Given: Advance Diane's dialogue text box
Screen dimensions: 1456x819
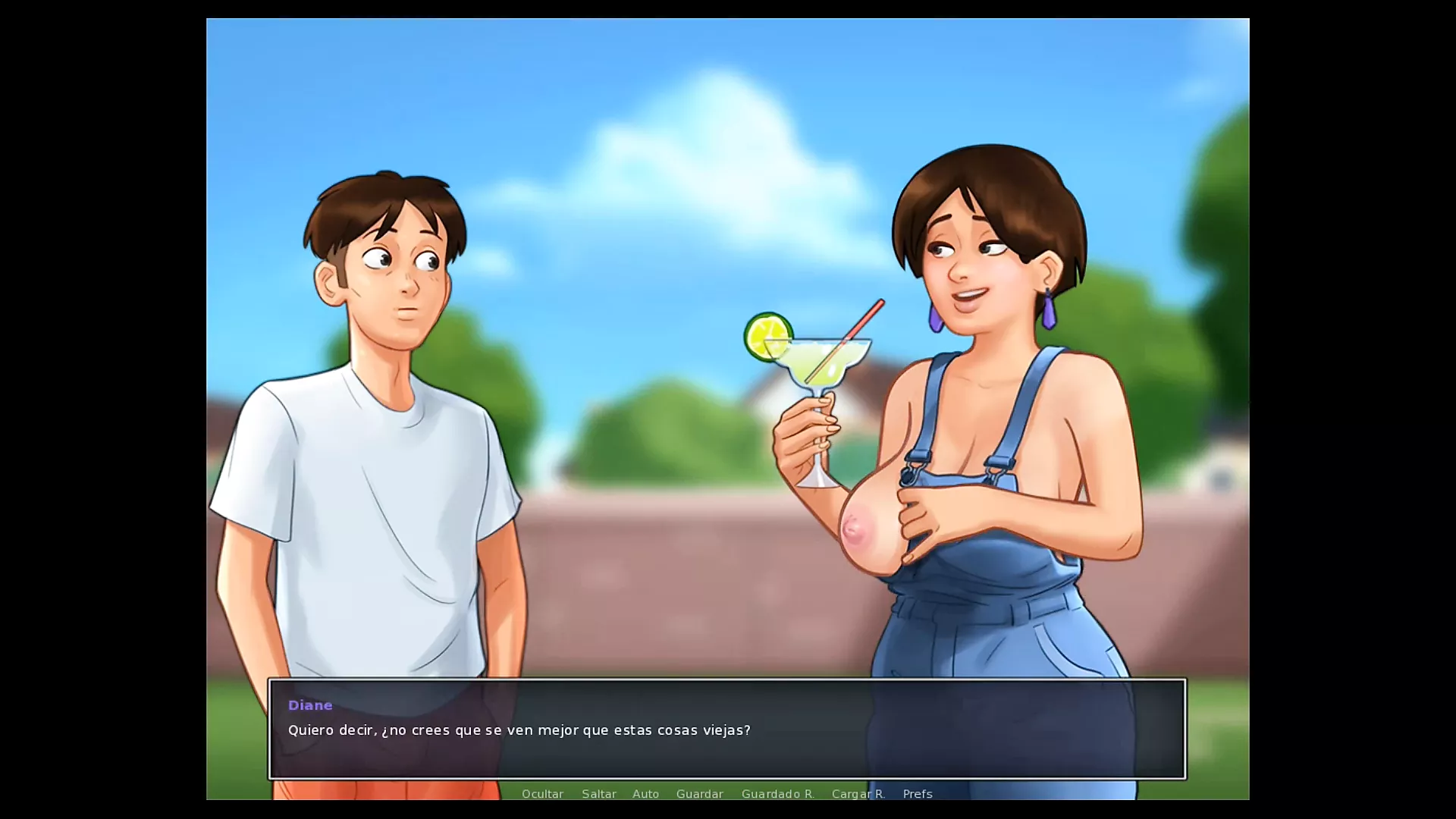Looking at the screenshot, I should (x=726, y=729).
